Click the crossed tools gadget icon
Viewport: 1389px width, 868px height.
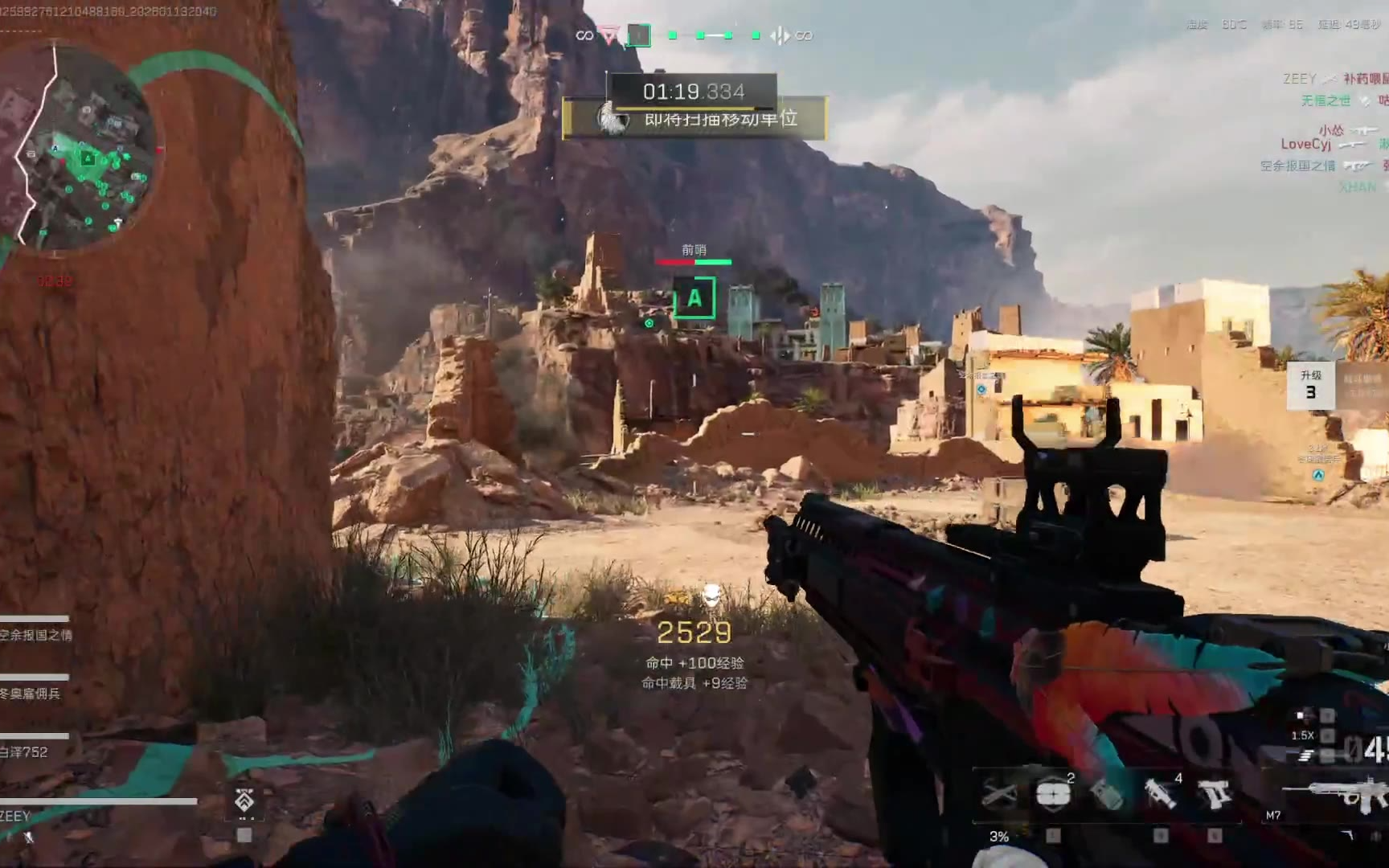click(999, 794)
